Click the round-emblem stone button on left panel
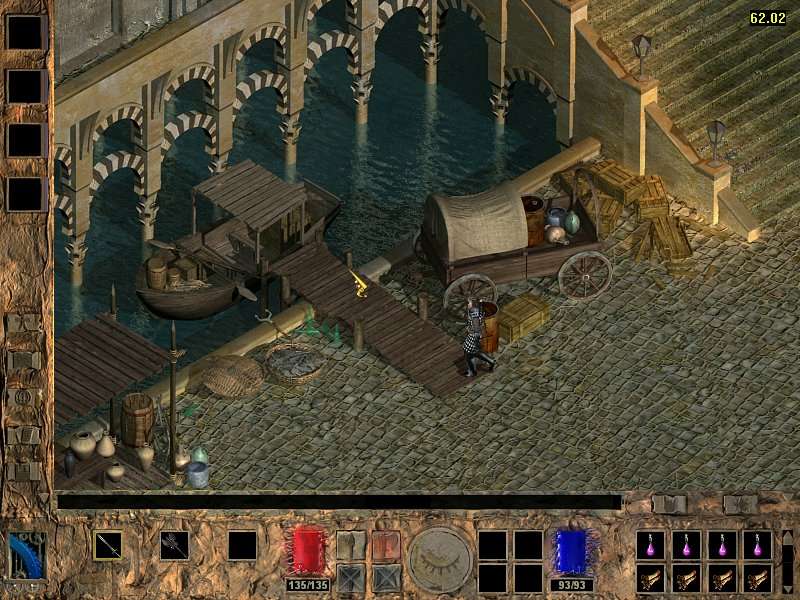Viewport: 800px width, 600px height. (22, 397)
